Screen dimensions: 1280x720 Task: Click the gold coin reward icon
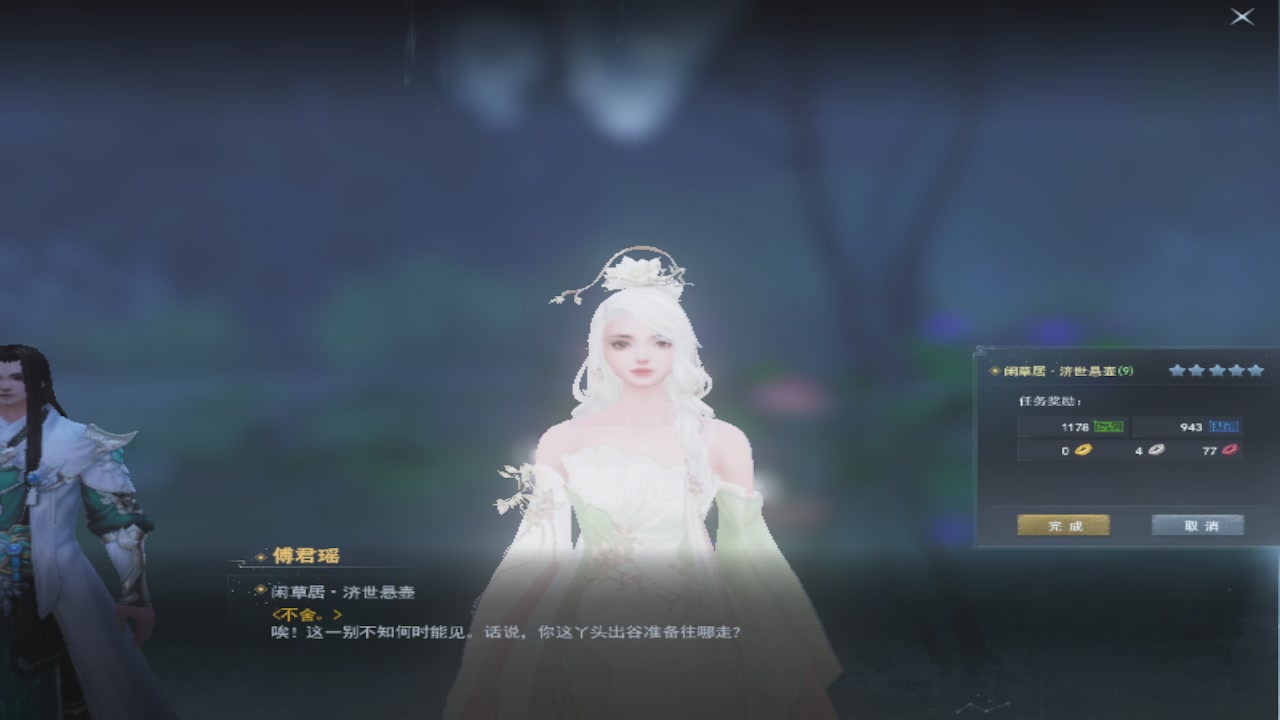click(1084, 450)
